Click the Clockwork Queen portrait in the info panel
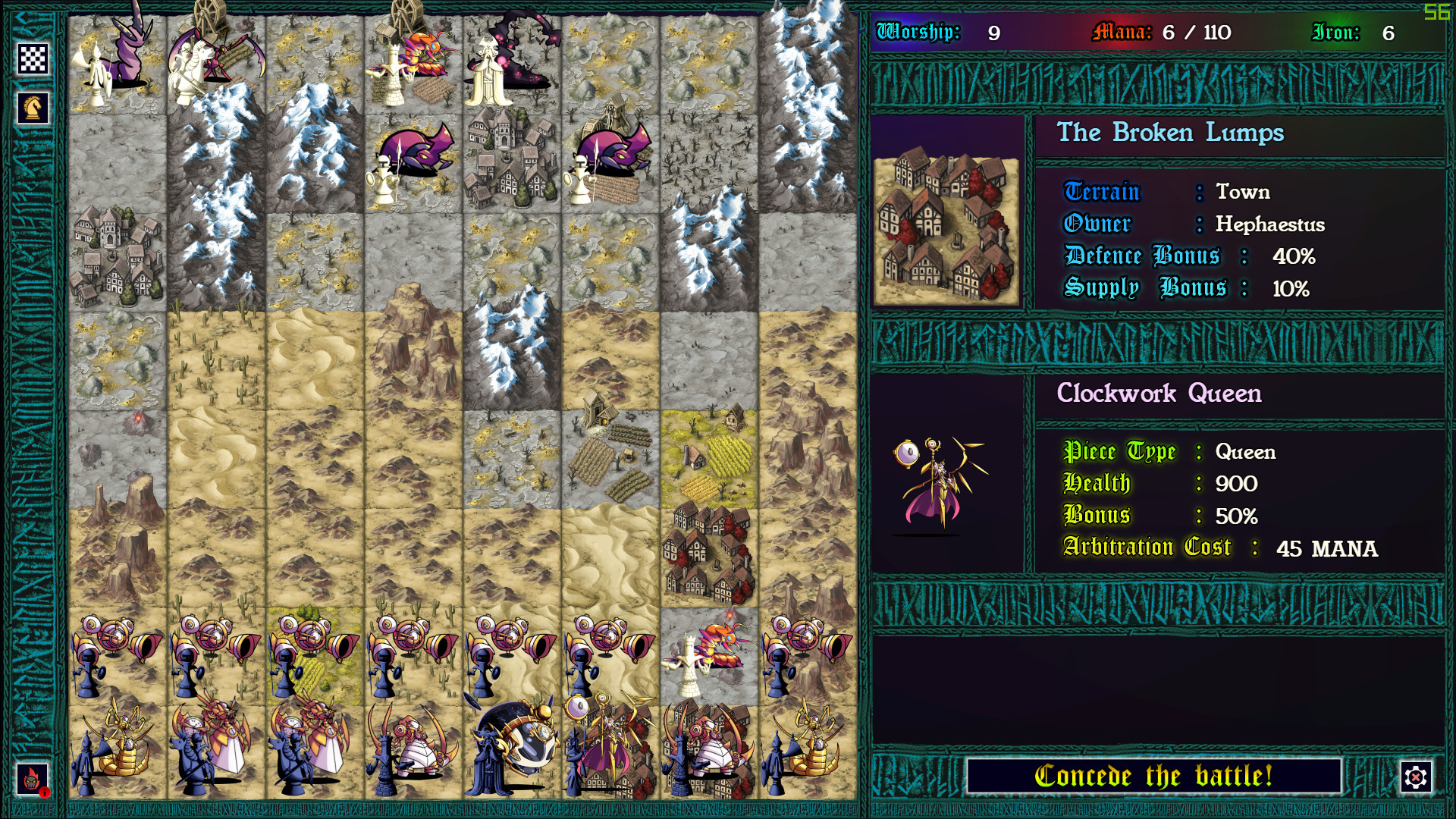 (x=940, y=485)
